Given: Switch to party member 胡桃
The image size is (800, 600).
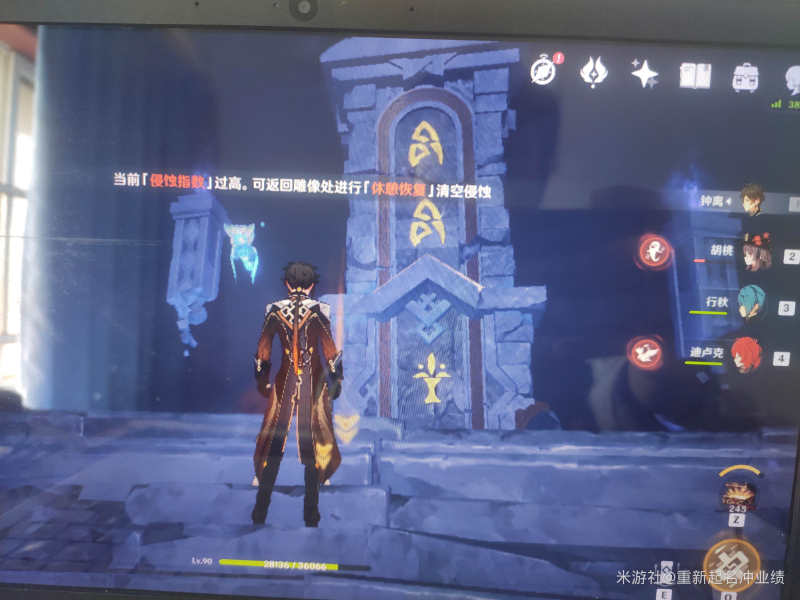Looking at the screenshot, I should (756, 254).
